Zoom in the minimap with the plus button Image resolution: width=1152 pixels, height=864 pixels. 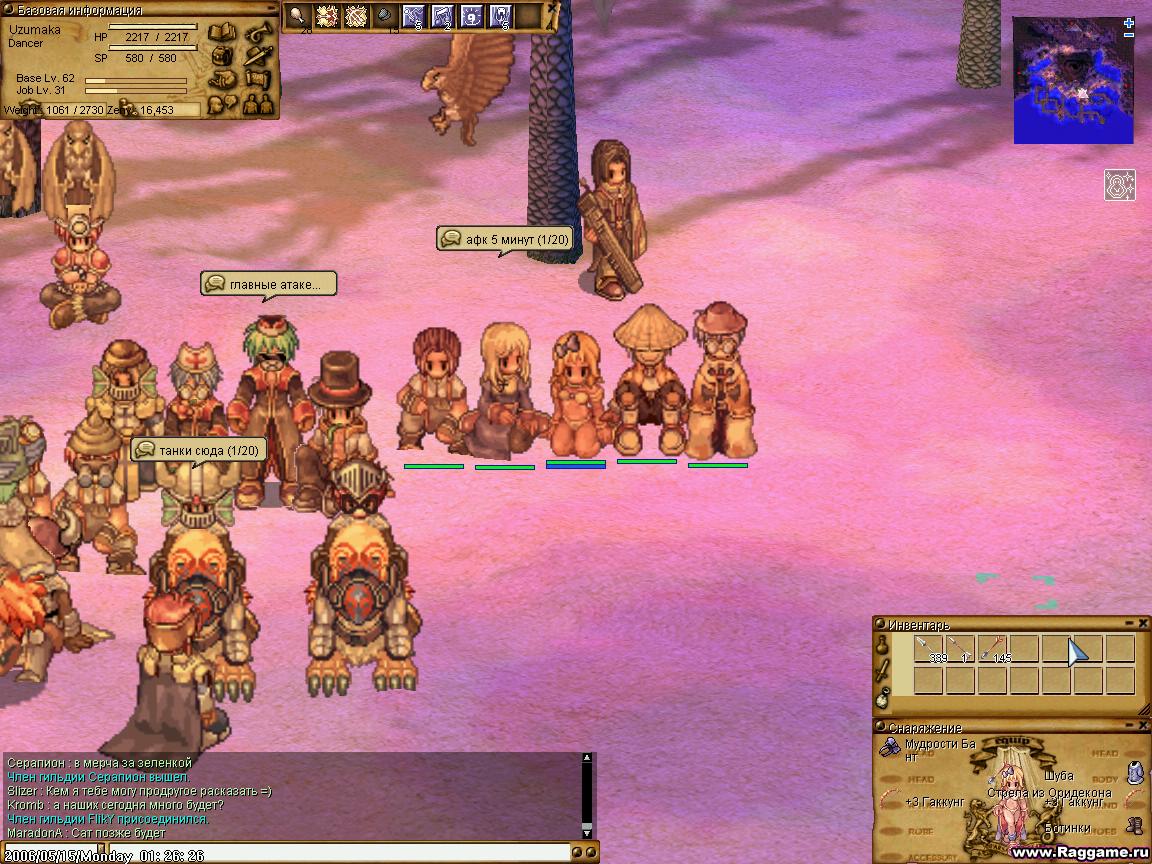1129,22
